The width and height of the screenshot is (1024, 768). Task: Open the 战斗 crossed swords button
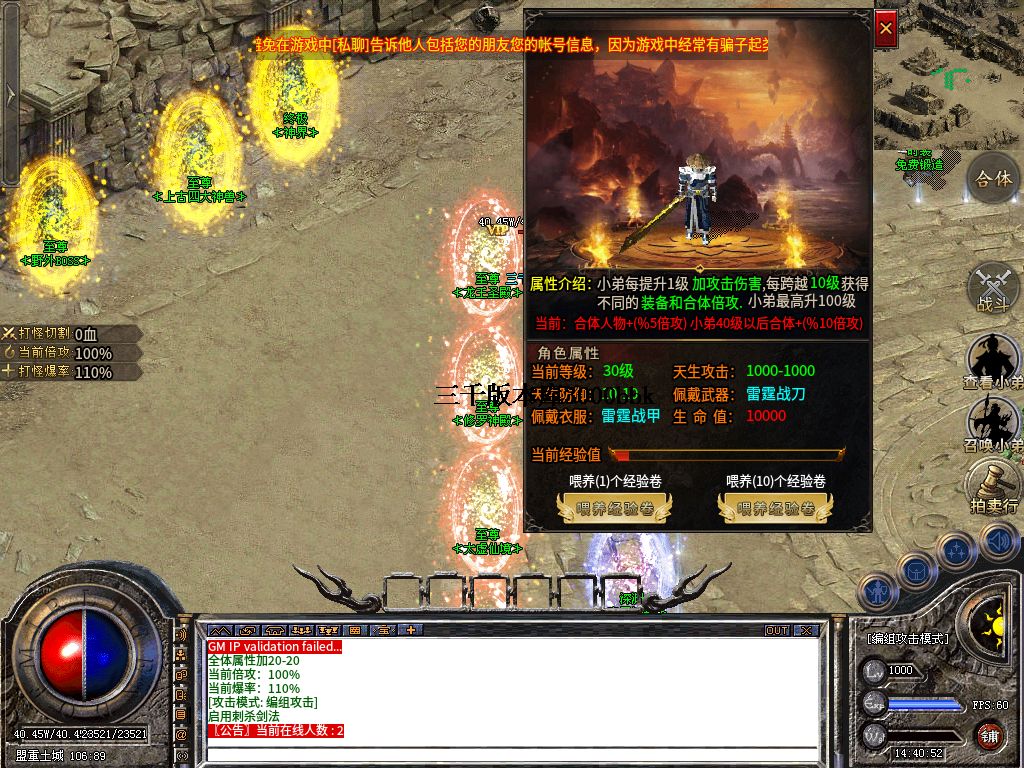[992, 288]
